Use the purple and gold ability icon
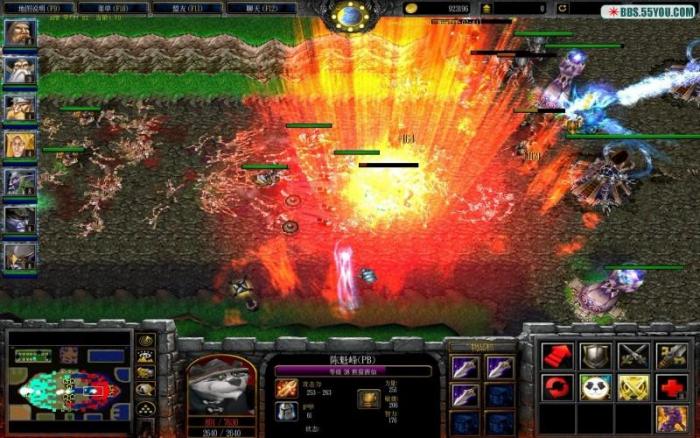Viewport: 700px width, 438px height. [x=671, y=418]
